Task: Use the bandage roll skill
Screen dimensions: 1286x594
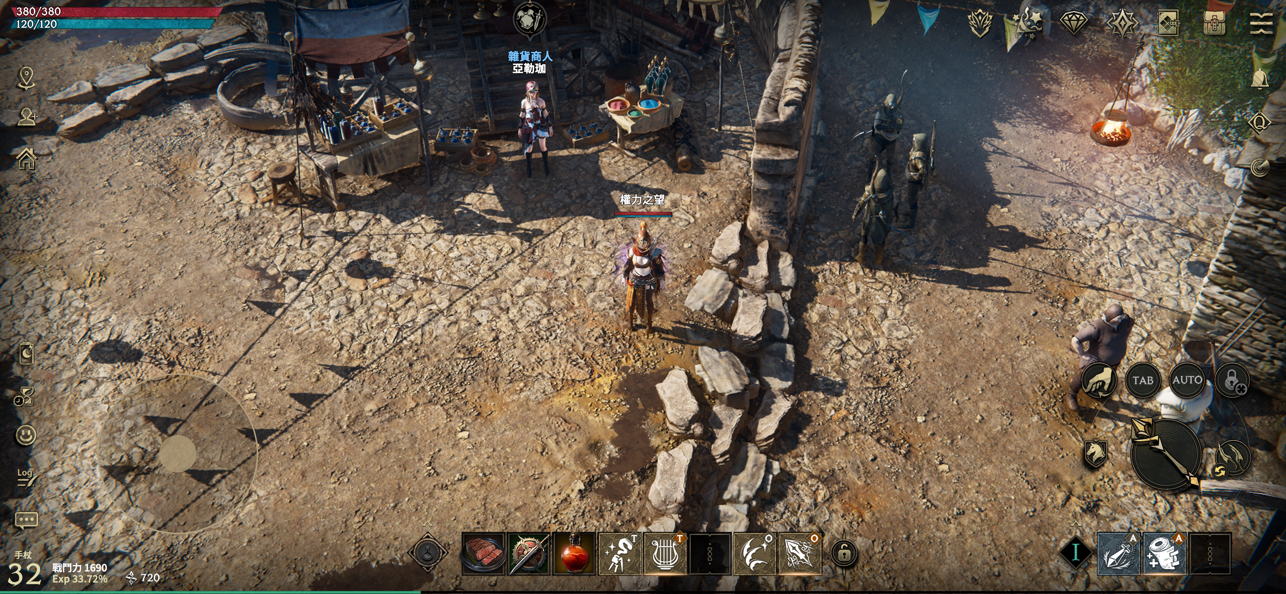Action: [1164, 553]
